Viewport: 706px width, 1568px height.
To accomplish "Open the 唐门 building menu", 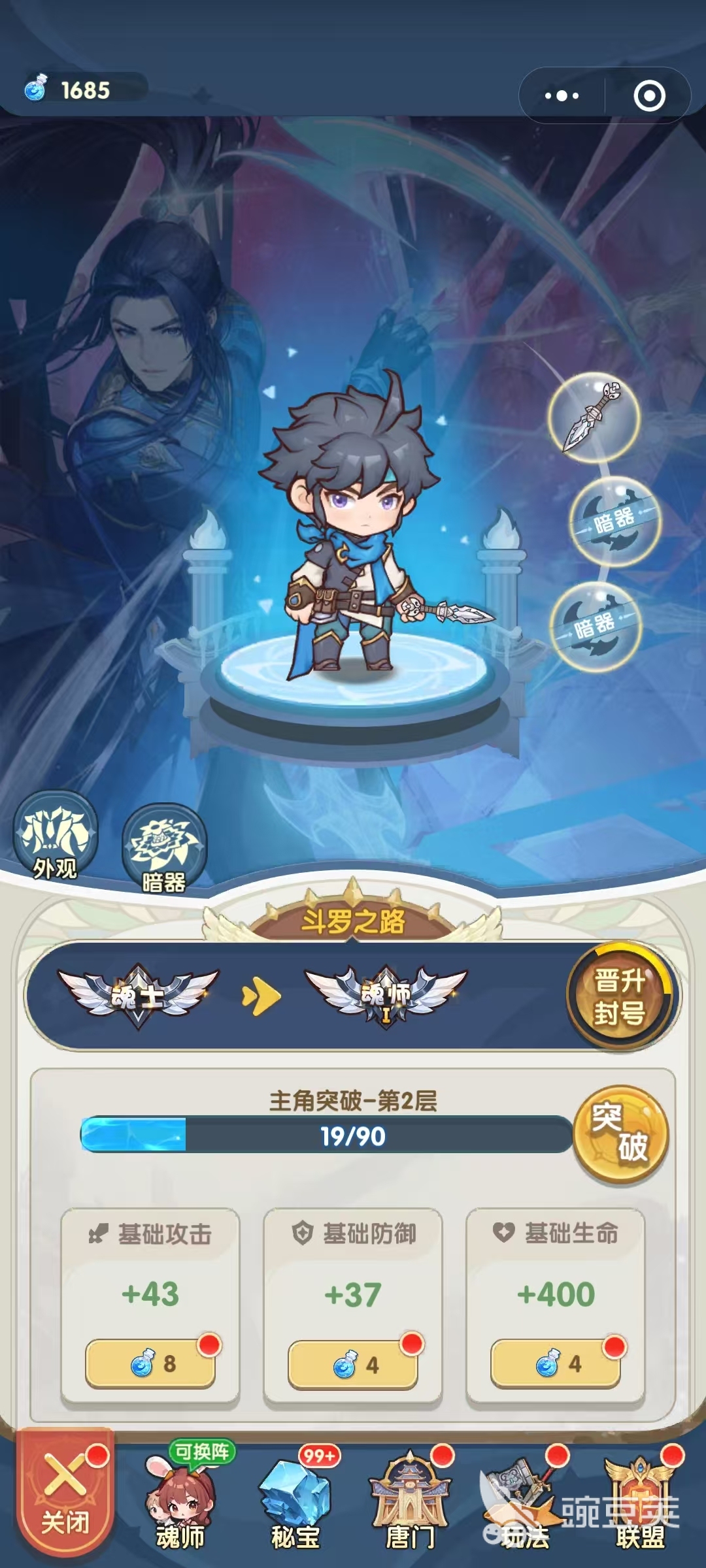I will [410, 1503].
